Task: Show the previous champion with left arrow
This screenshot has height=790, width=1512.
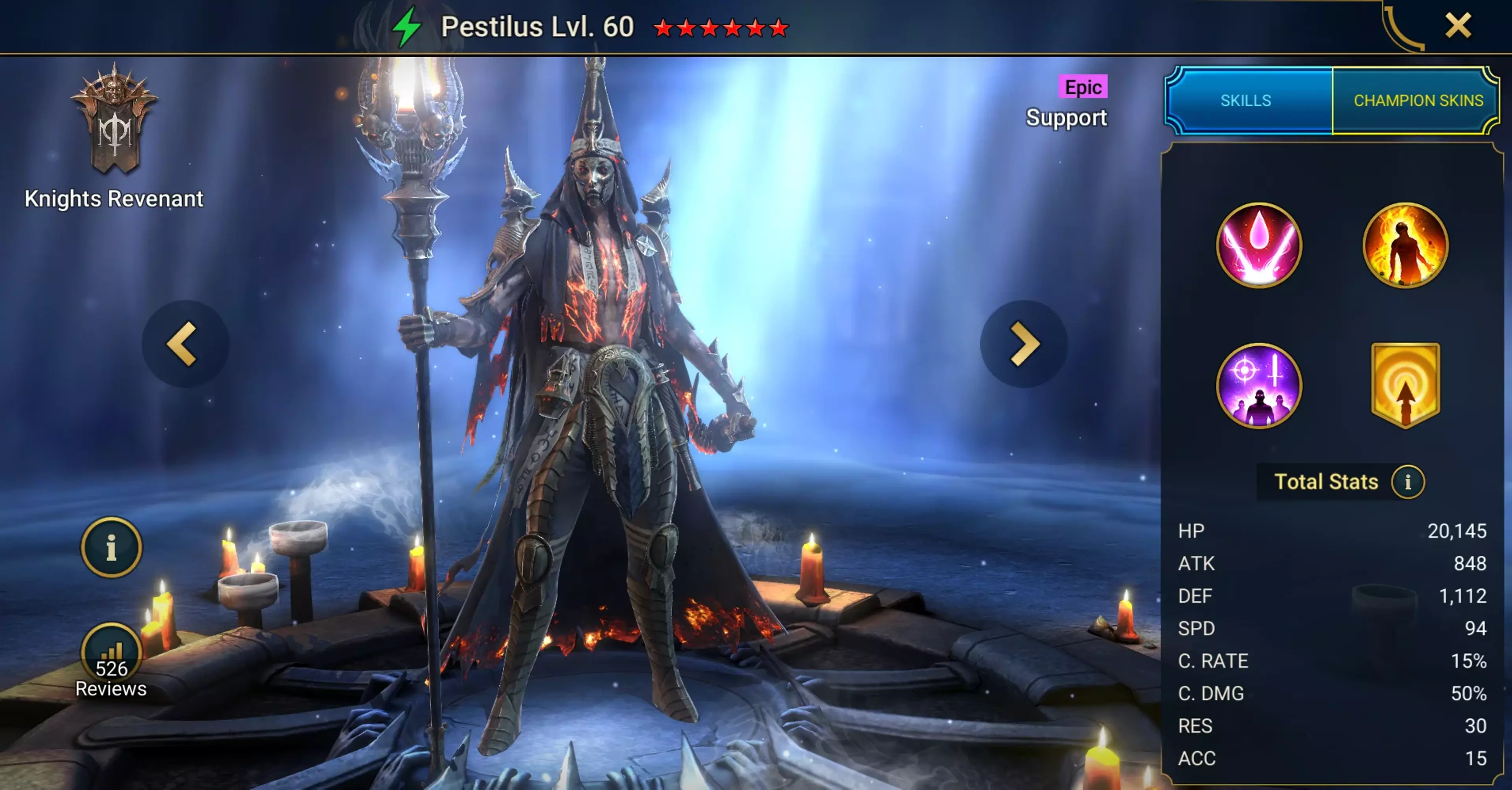Action: 184,344
